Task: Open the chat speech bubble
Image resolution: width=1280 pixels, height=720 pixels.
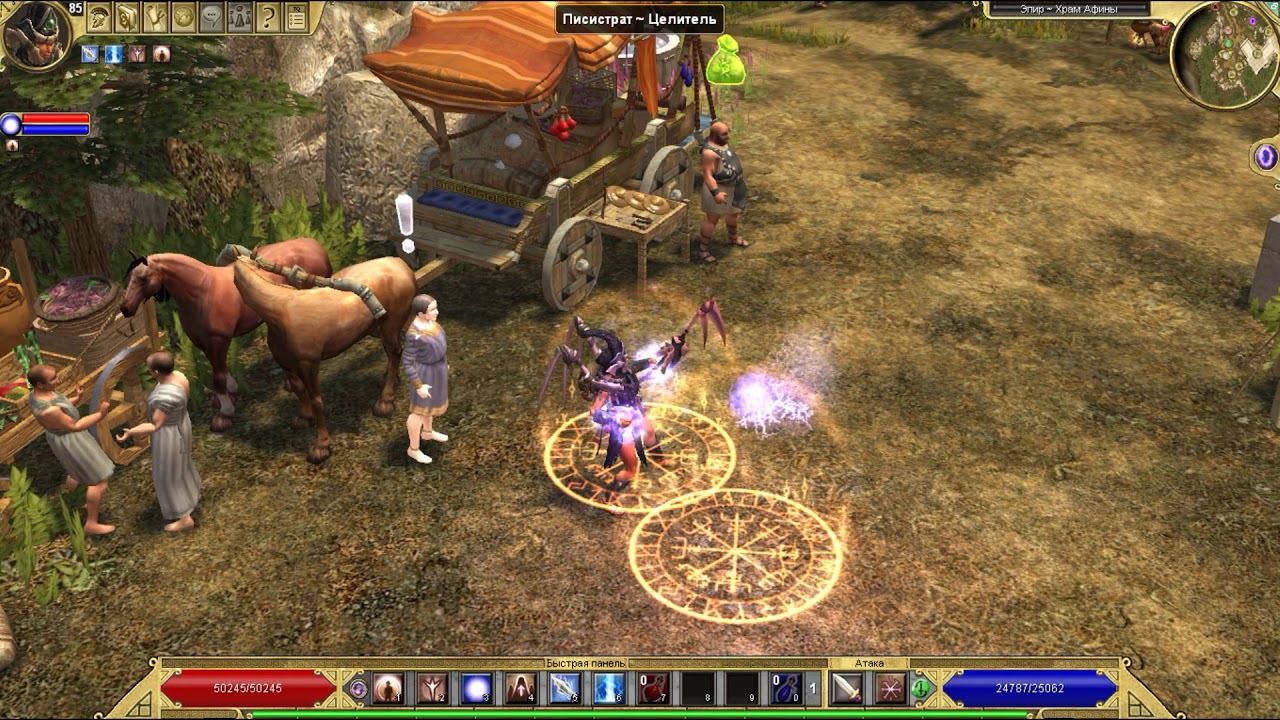Action: pos(211,17)
